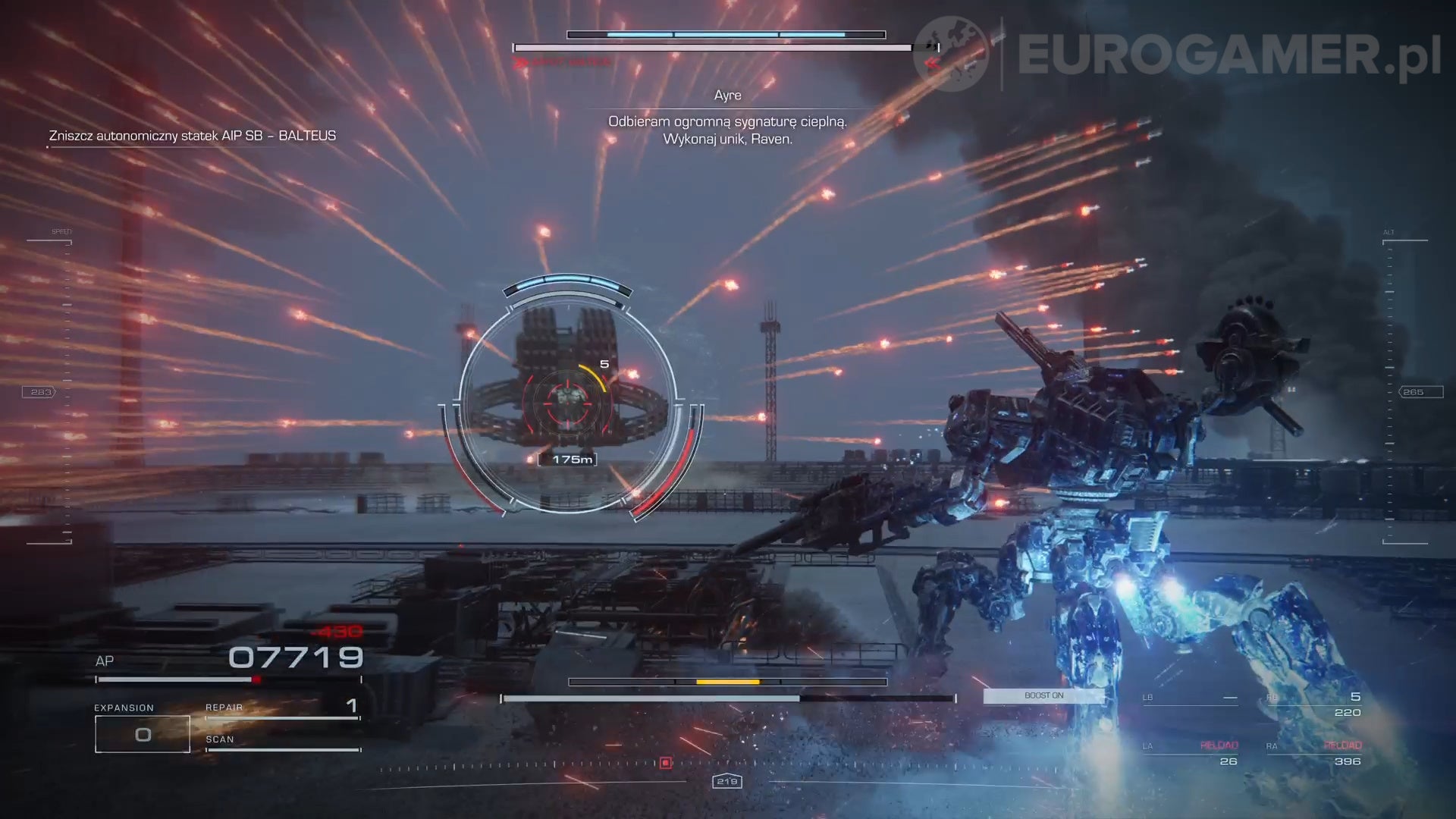Select the AP value 07719
This screenshot has height=819, width=1456.
click(x=294, y=657)
